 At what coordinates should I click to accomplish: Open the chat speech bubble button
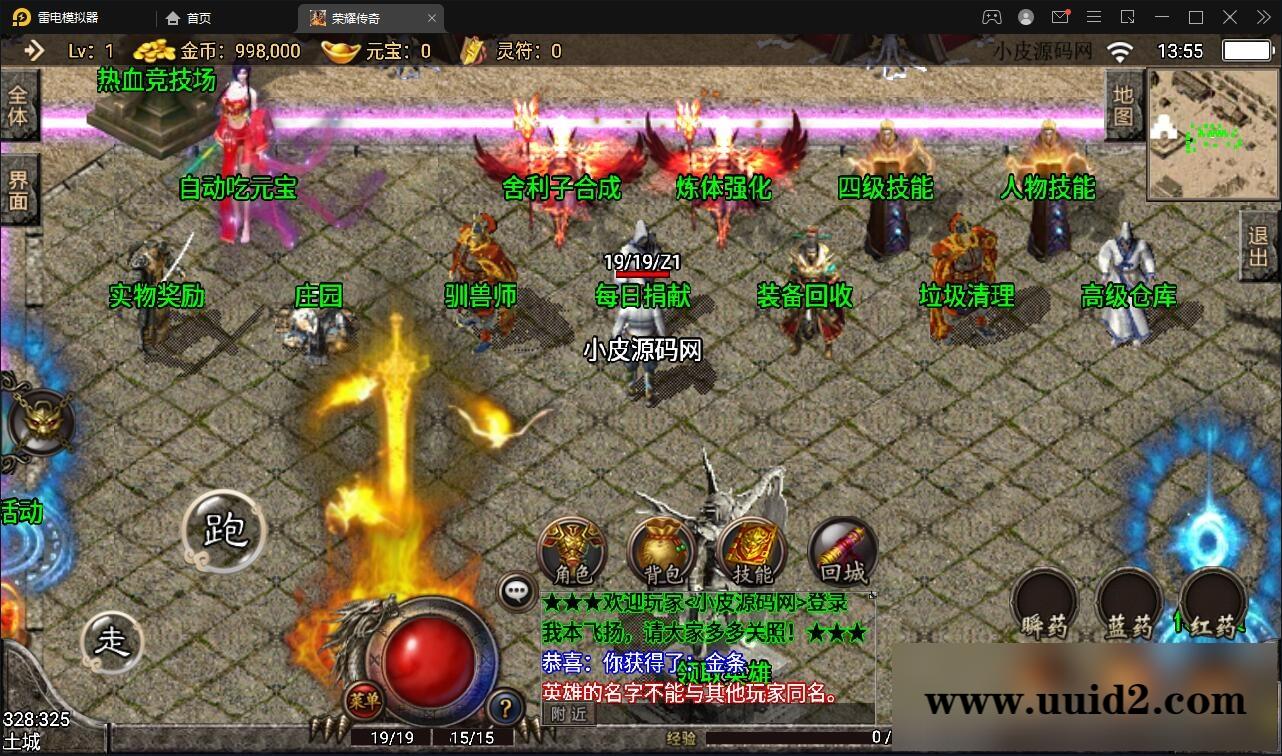(516, 592)
